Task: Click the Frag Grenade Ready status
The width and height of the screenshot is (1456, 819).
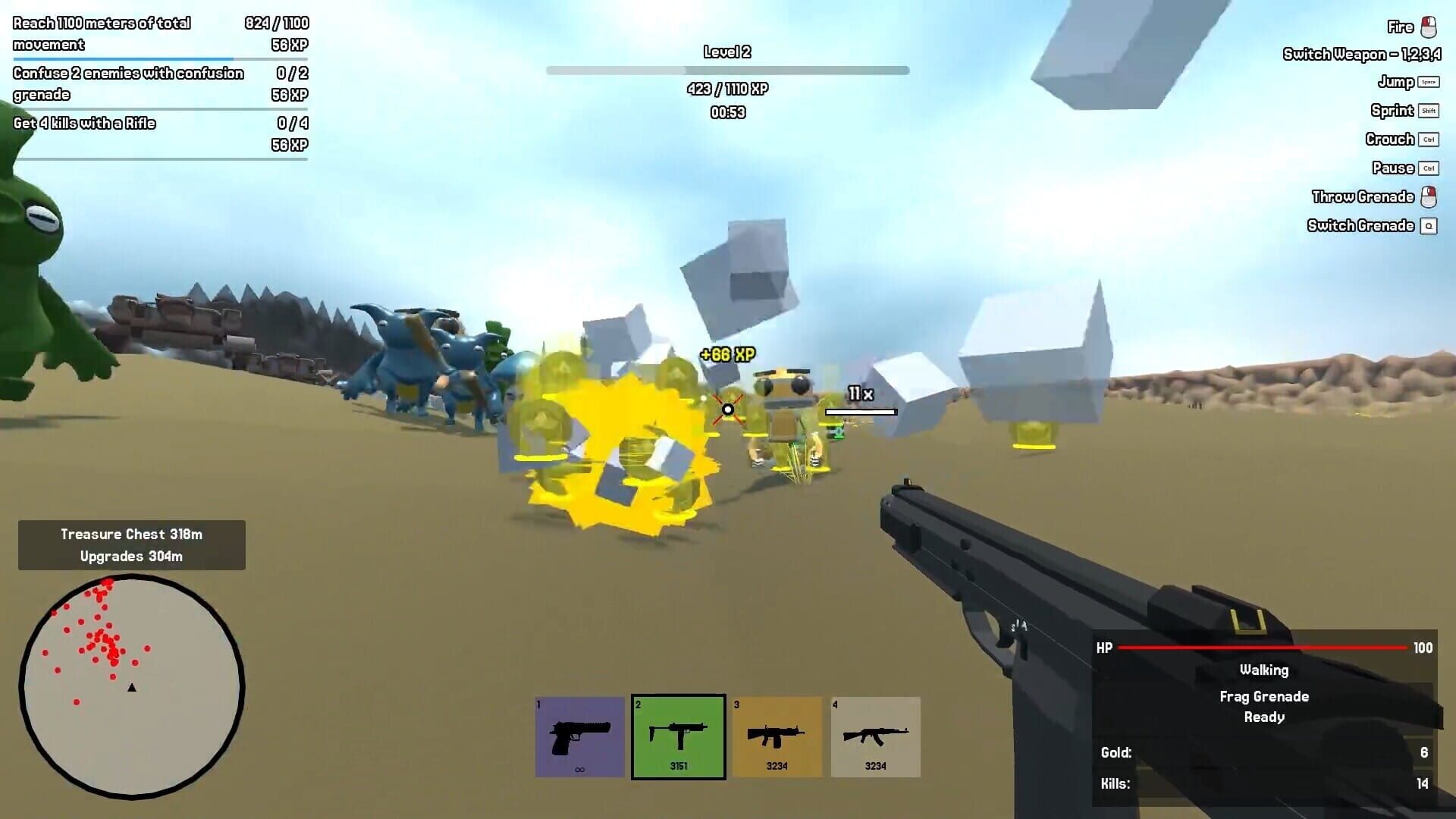Action: click(x=1265, y=706)
